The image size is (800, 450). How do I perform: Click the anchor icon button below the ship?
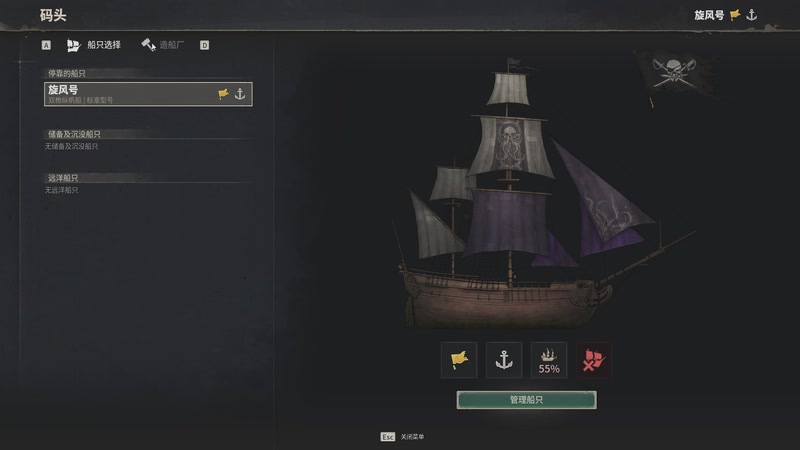click(504, 360)
